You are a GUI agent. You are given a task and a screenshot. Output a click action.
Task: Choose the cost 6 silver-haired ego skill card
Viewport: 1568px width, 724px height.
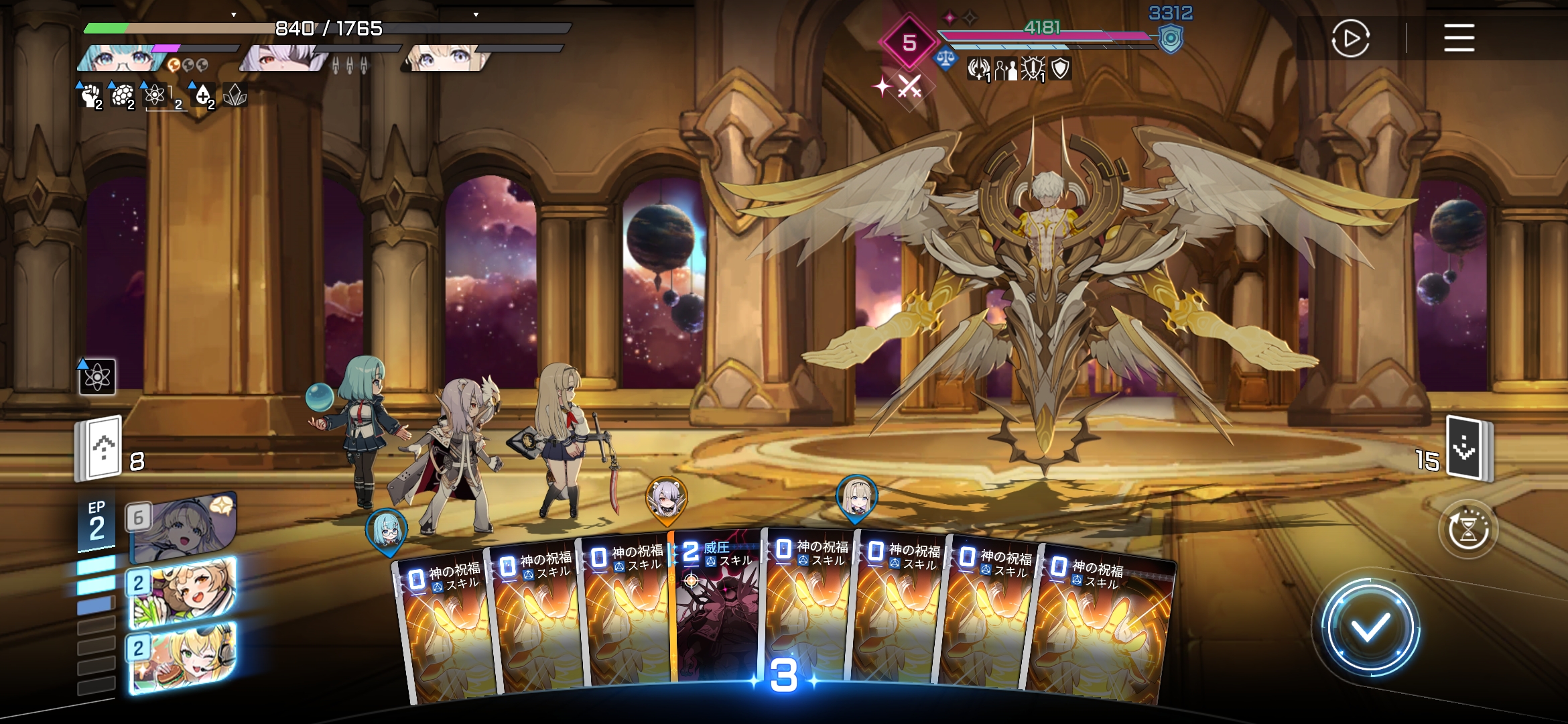pyautogui.click(x=182, y=527)
